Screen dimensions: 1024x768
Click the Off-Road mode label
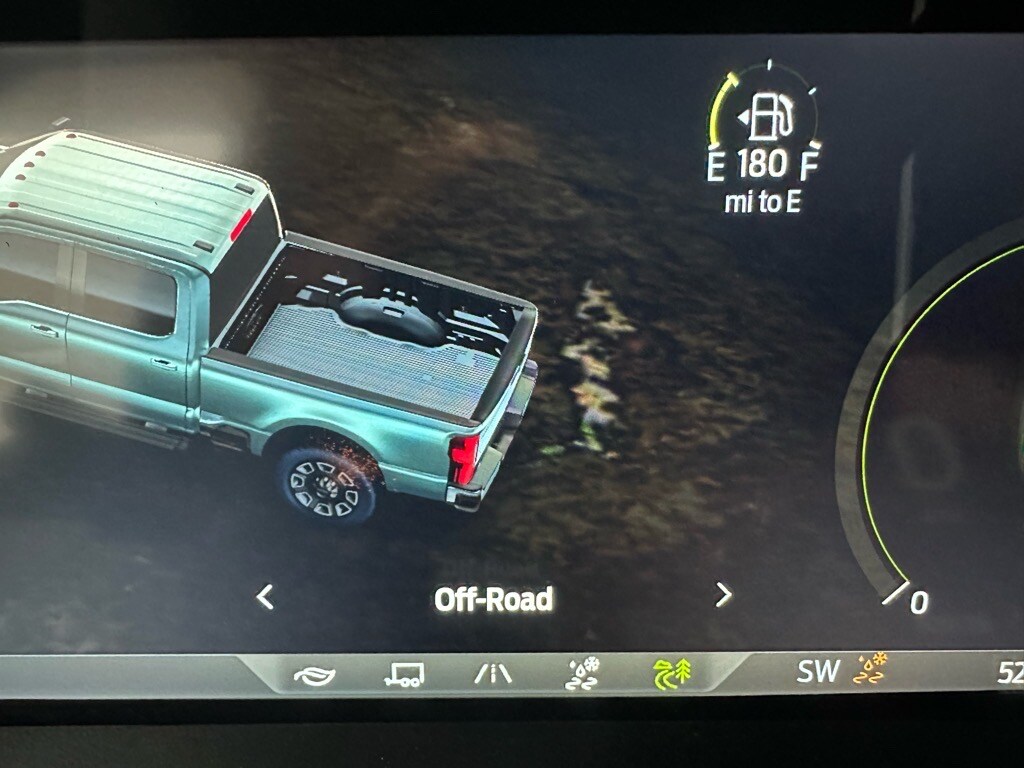(494, 599)
